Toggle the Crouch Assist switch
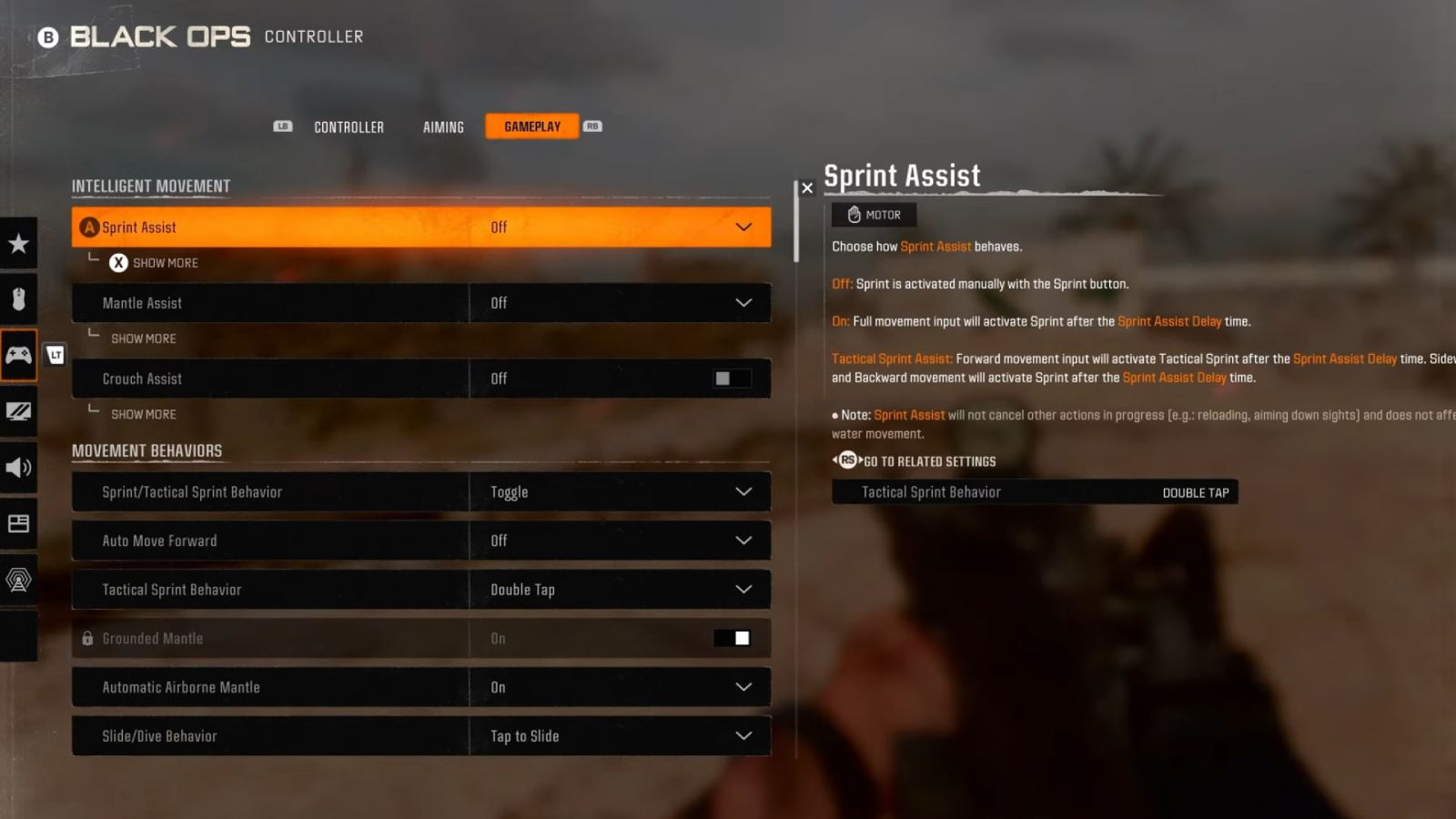 [x=731, y=379]
